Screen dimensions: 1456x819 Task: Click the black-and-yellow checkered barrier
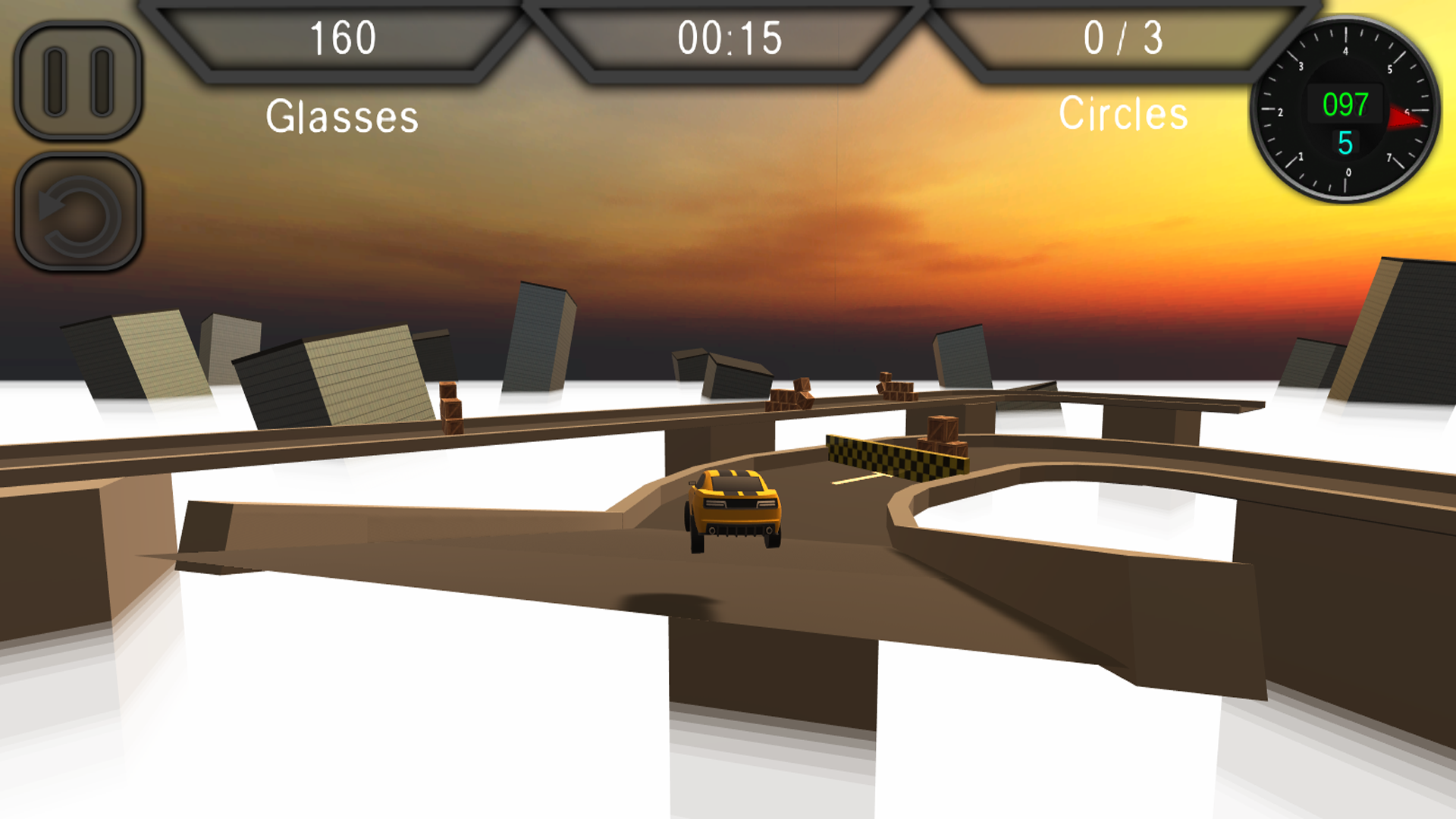click(x=899, y=455)
